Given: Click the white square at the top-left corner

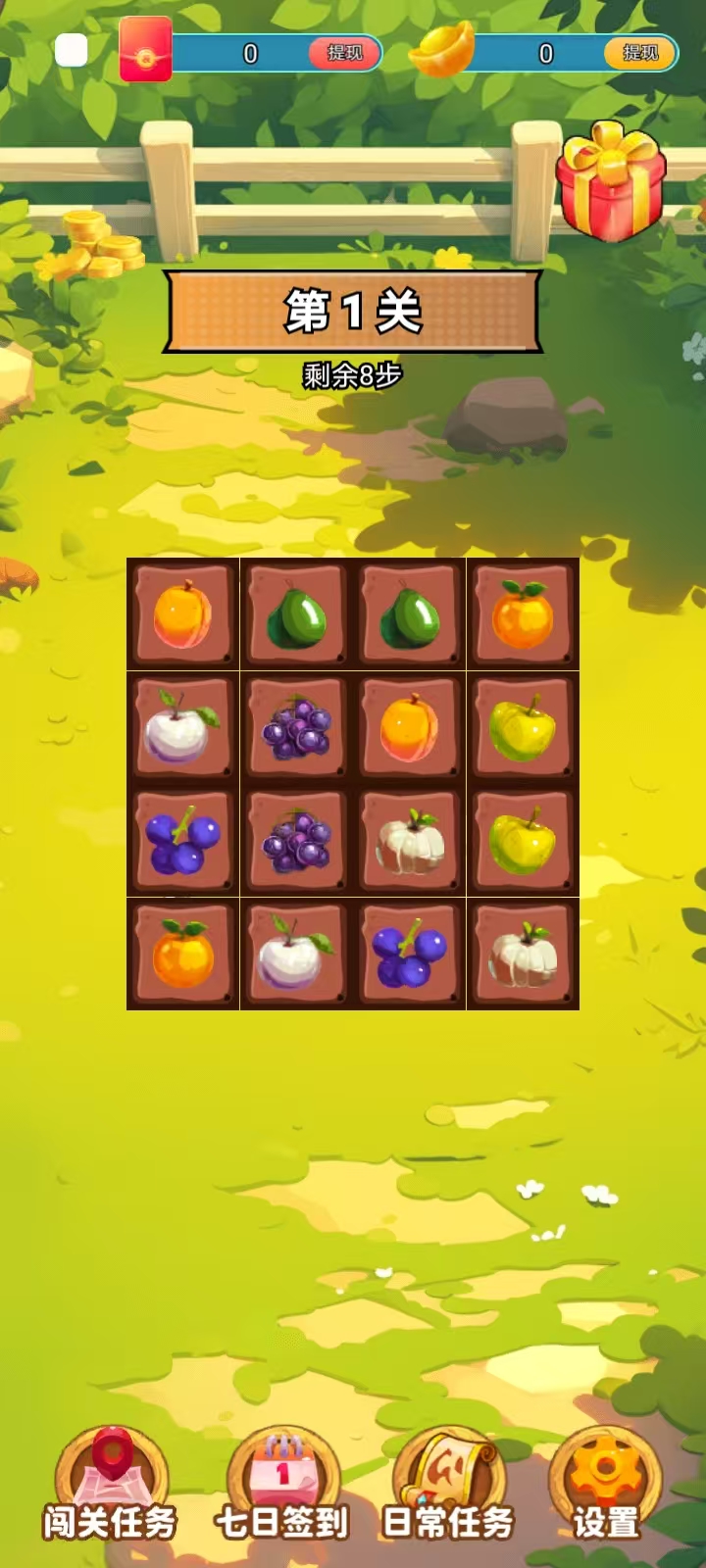Looking at the screenshot, I should 72,50.
